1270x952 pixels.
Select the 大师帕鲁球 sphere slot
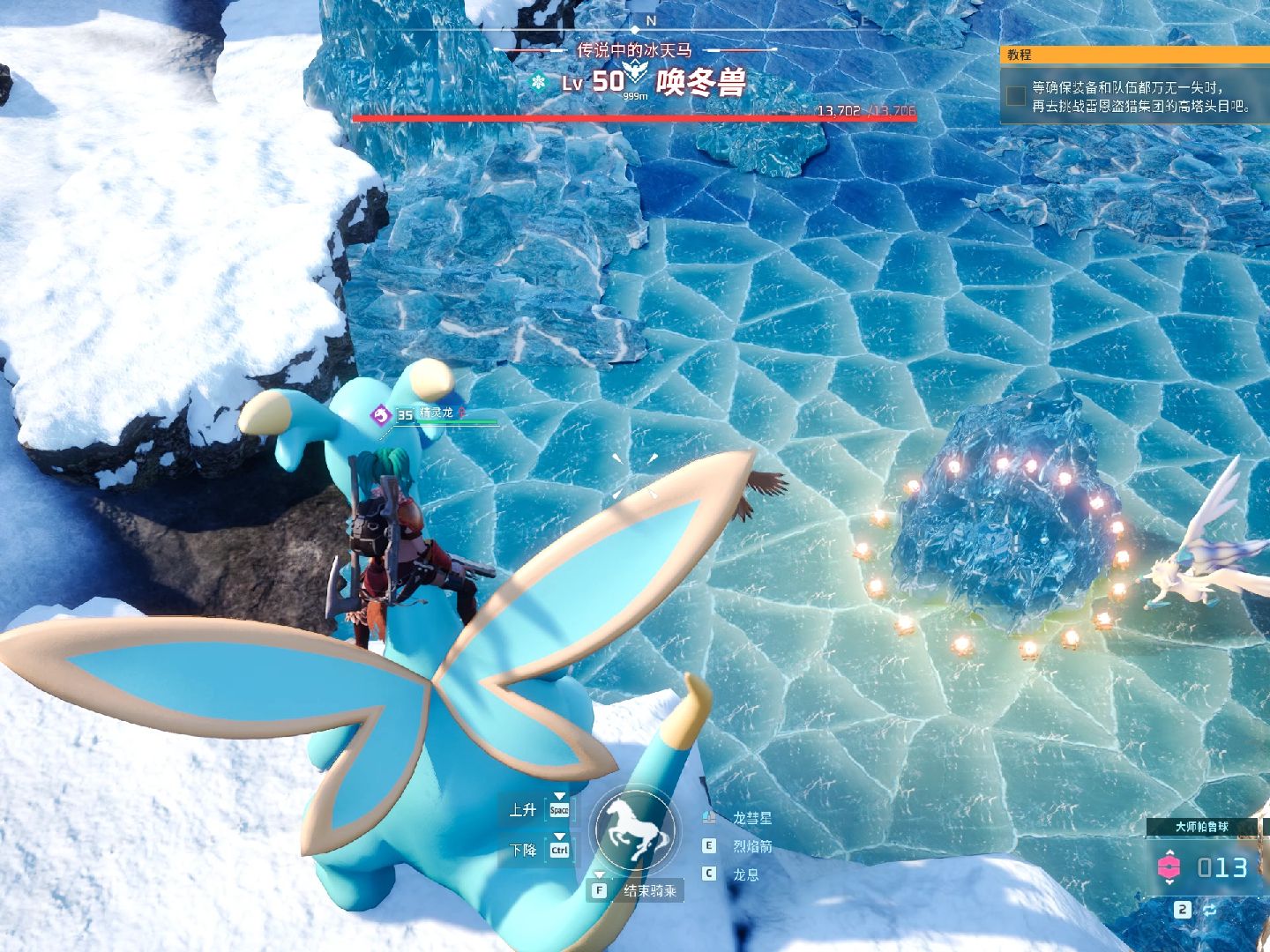[x=1201, y=827]
